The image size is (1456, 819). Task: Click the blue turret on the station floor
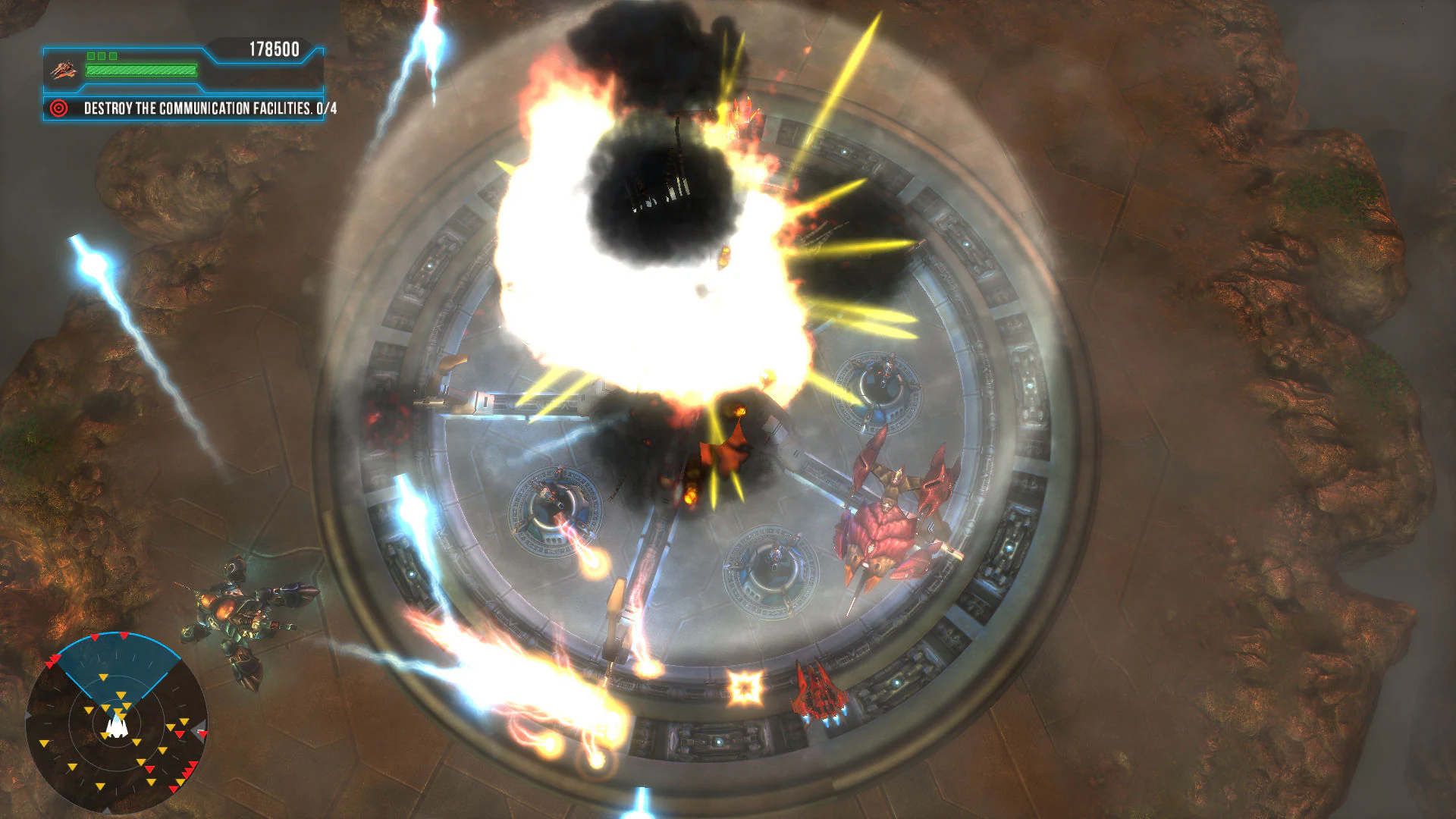click(x=773, y=561)
